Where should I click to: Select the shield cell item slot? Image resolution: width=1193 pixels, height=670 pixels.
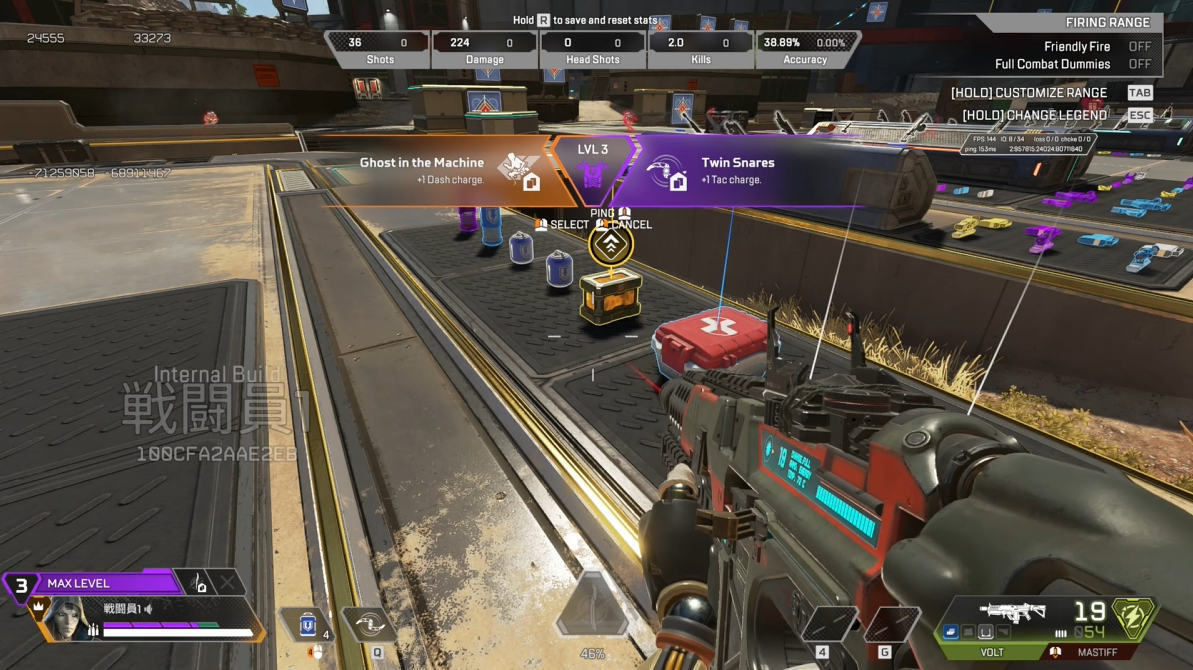[x=308, y=626]
